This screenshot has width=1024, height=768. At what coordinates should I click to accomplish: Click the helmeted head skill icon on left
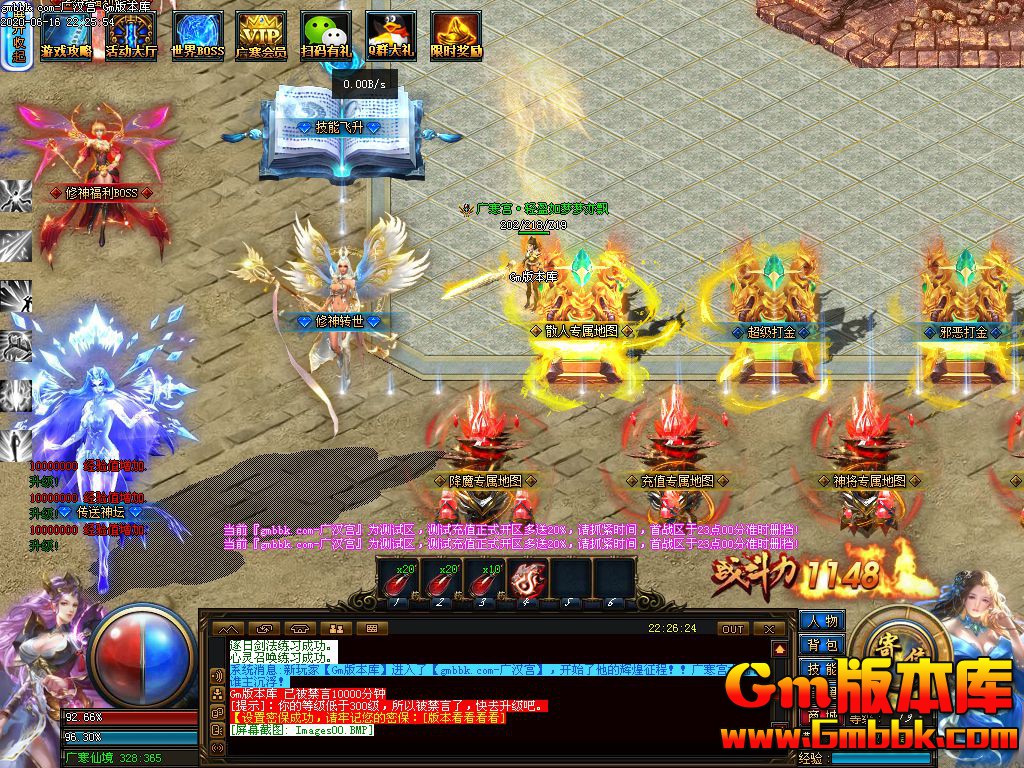pyautogui.click(x=16, y=345)
